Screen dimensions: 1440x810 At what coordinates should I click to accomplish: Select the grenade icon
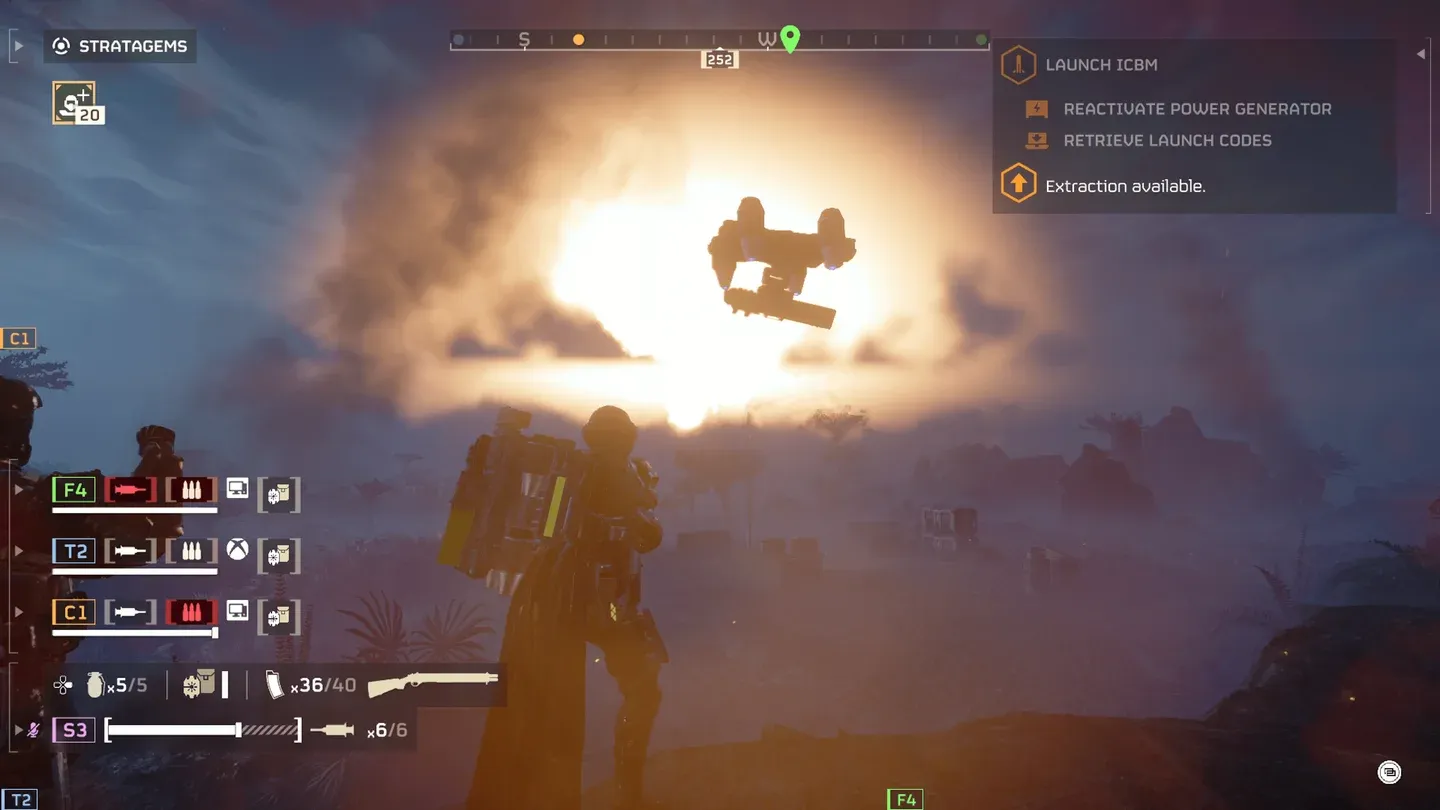[96, 685]
